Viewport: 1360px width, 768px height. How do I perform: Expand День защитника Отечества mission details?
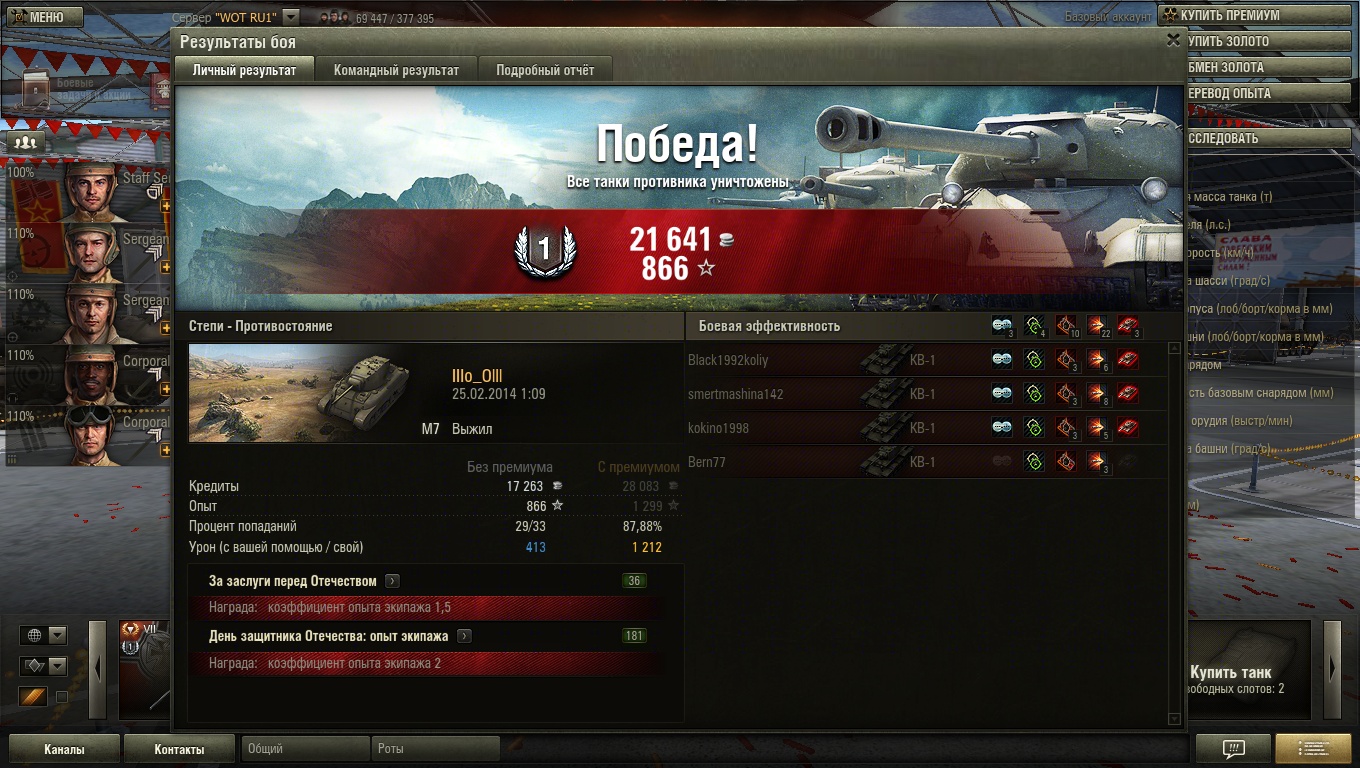[464, 636]
